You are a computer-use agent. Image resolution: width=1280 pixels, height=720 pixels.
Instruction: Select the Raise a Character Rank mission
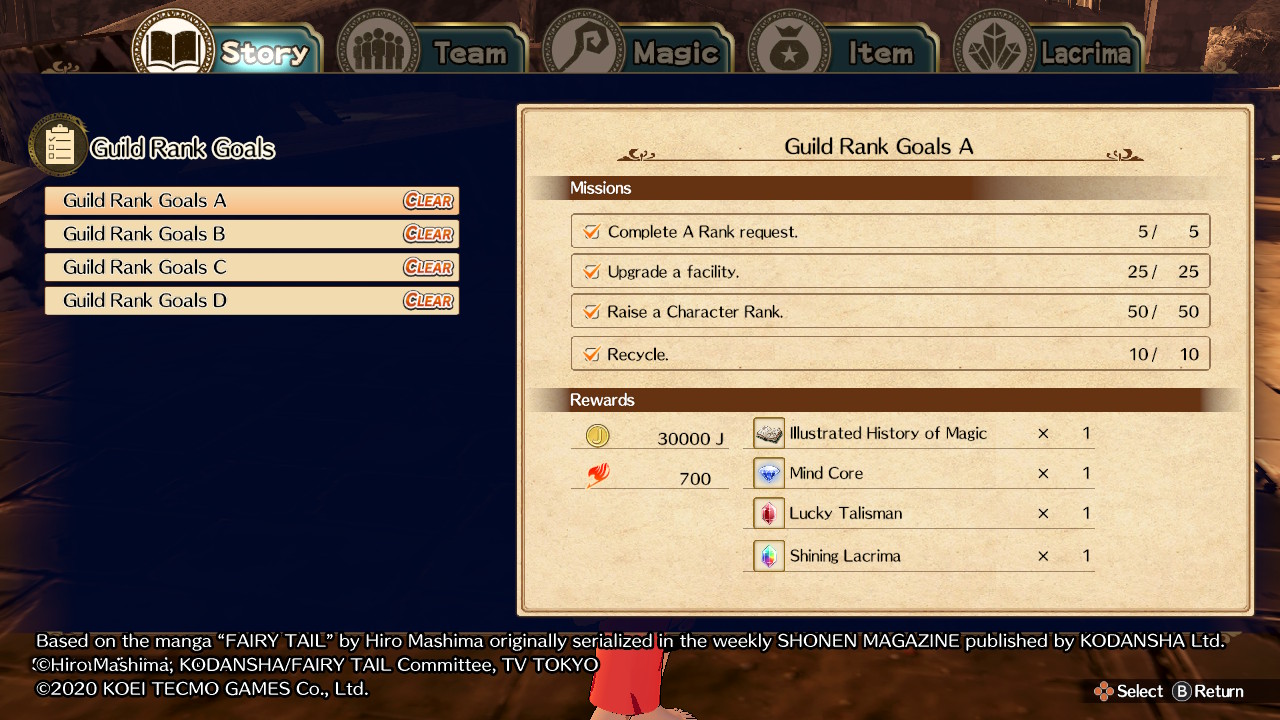coord(890,311)
